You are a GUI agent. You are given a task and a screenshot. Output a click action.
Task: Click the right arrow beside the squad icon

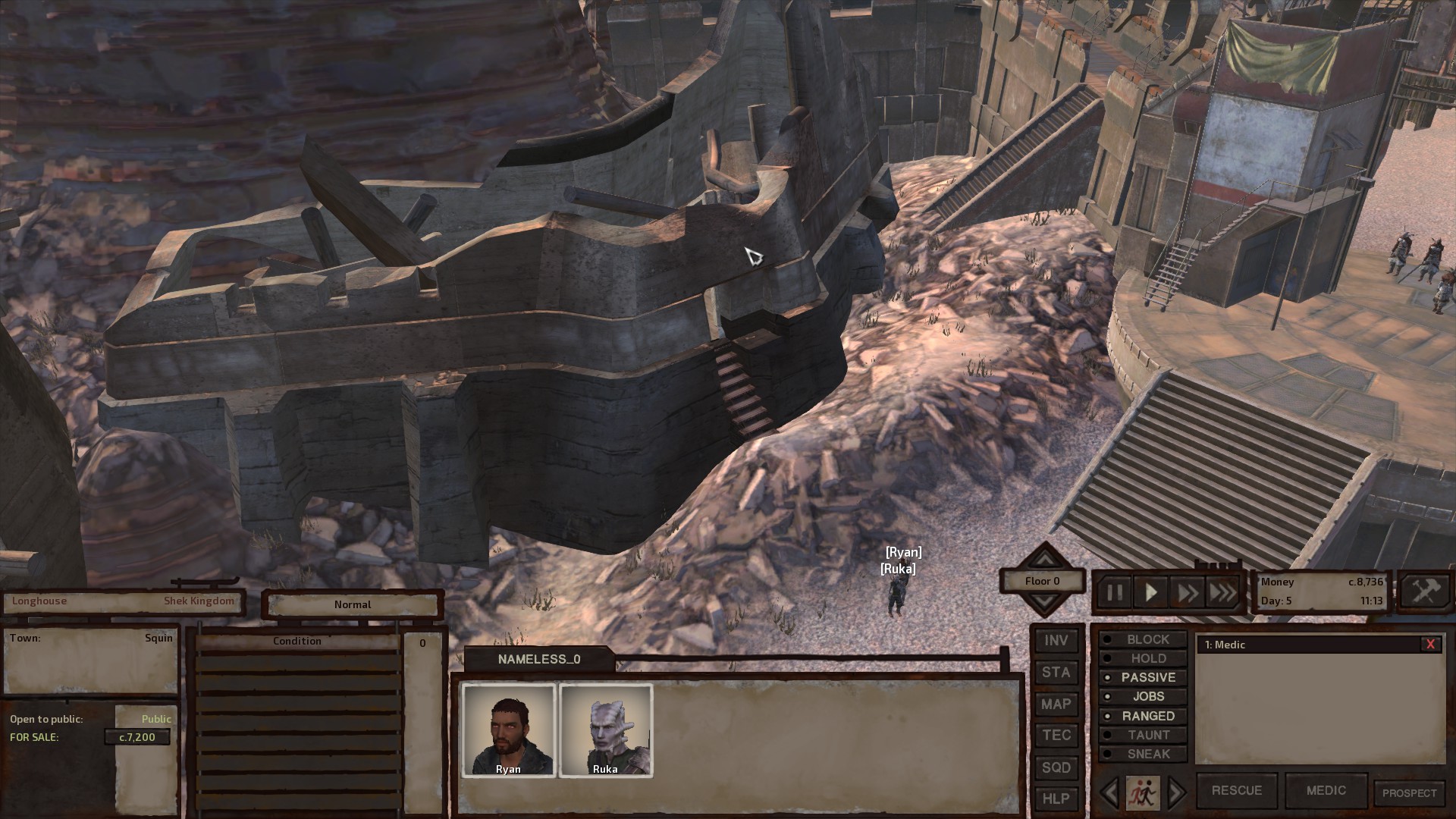(1177, 791)
